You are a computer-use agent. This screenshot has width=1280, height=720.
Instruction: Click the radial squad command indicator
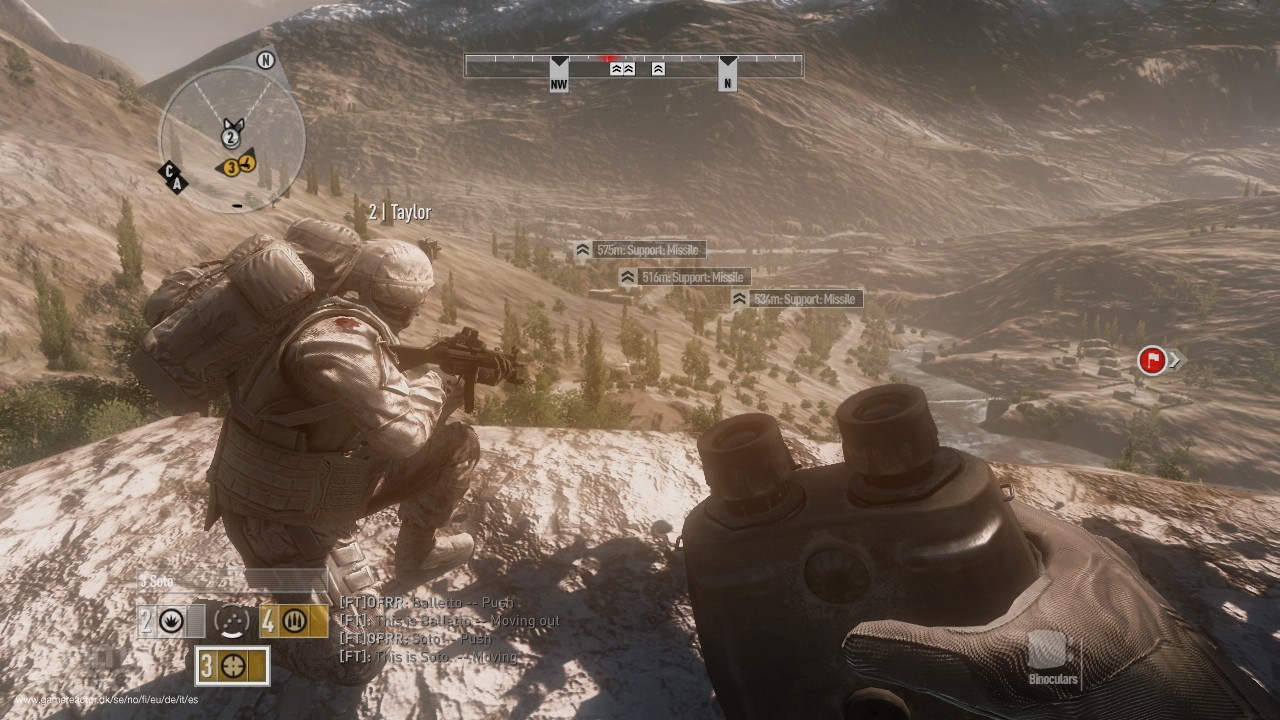point(231,622)
